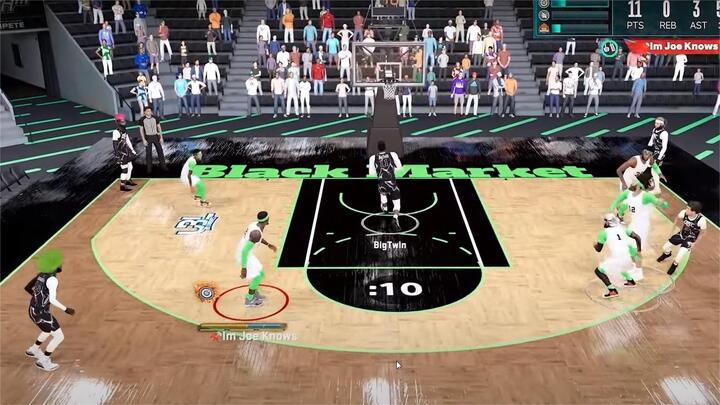Select the green circular icon below the stat panel

[609, 45]
